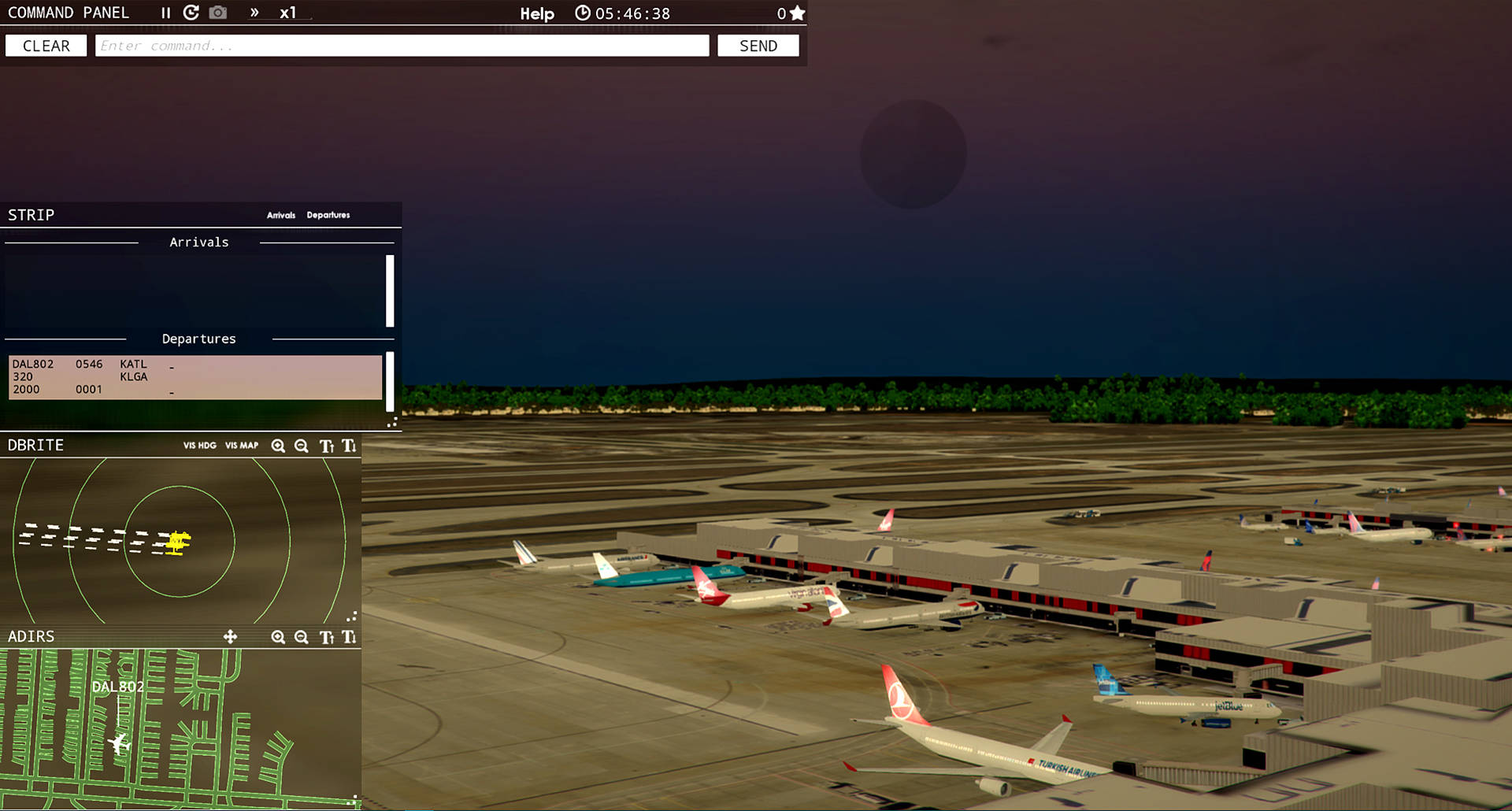
Task: Switch to the Arrivals tab in STRIP
Action: pos(280,215)
